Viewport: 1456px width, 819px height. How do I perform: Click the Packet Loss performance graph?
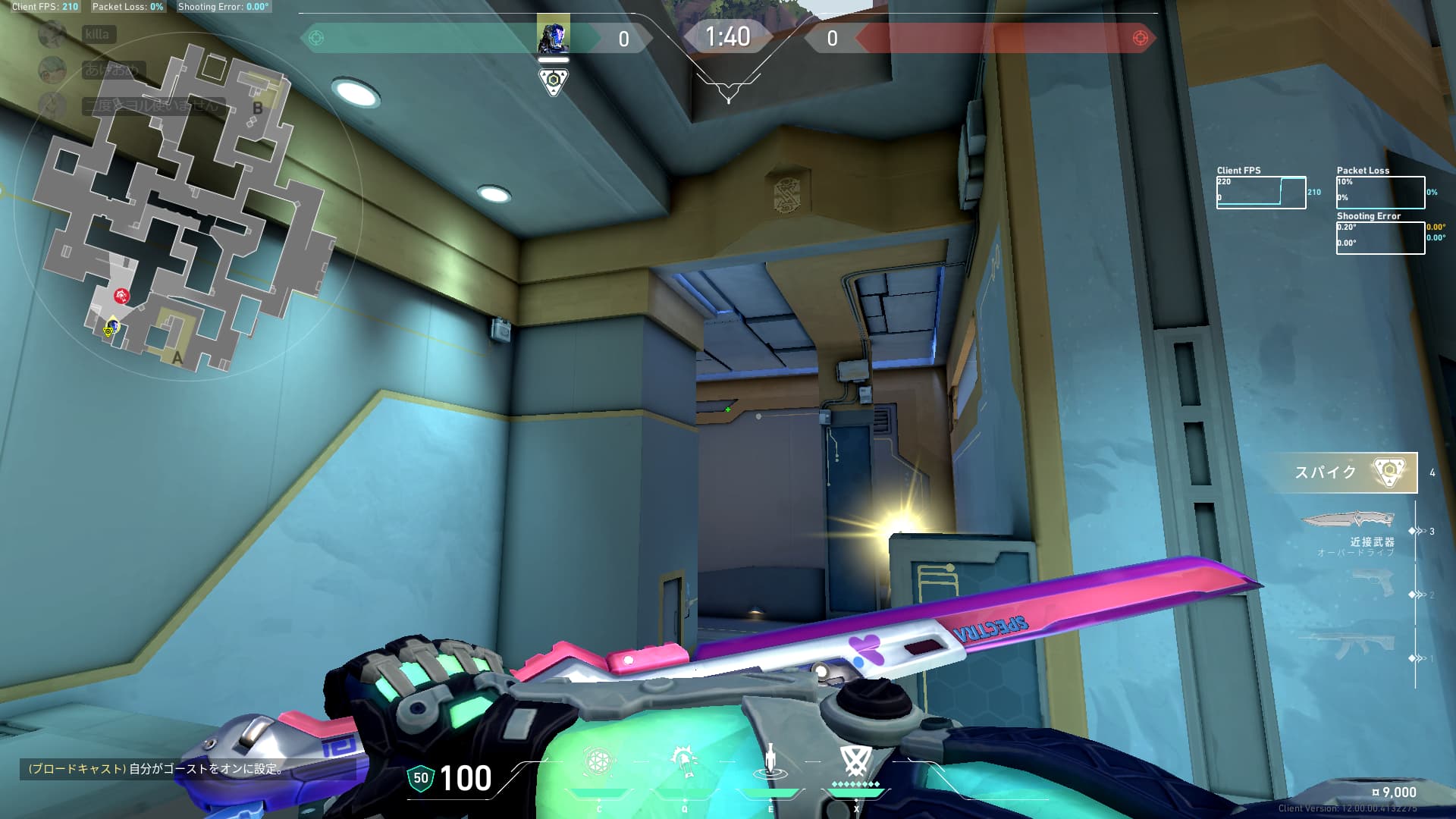click(1380, 193)
